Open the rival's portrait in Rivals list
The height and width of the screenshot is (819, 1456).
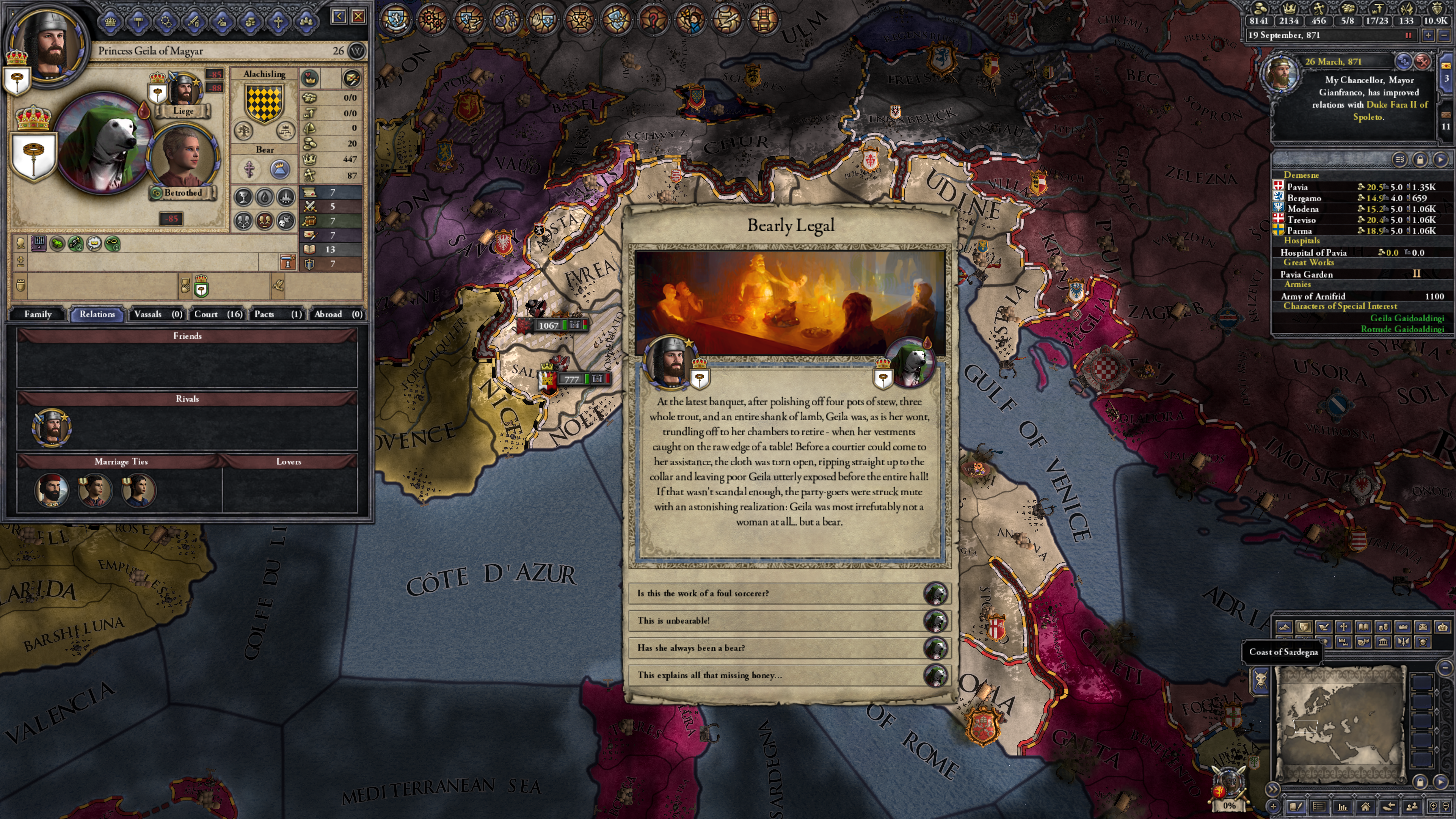(x=52, y=427)
